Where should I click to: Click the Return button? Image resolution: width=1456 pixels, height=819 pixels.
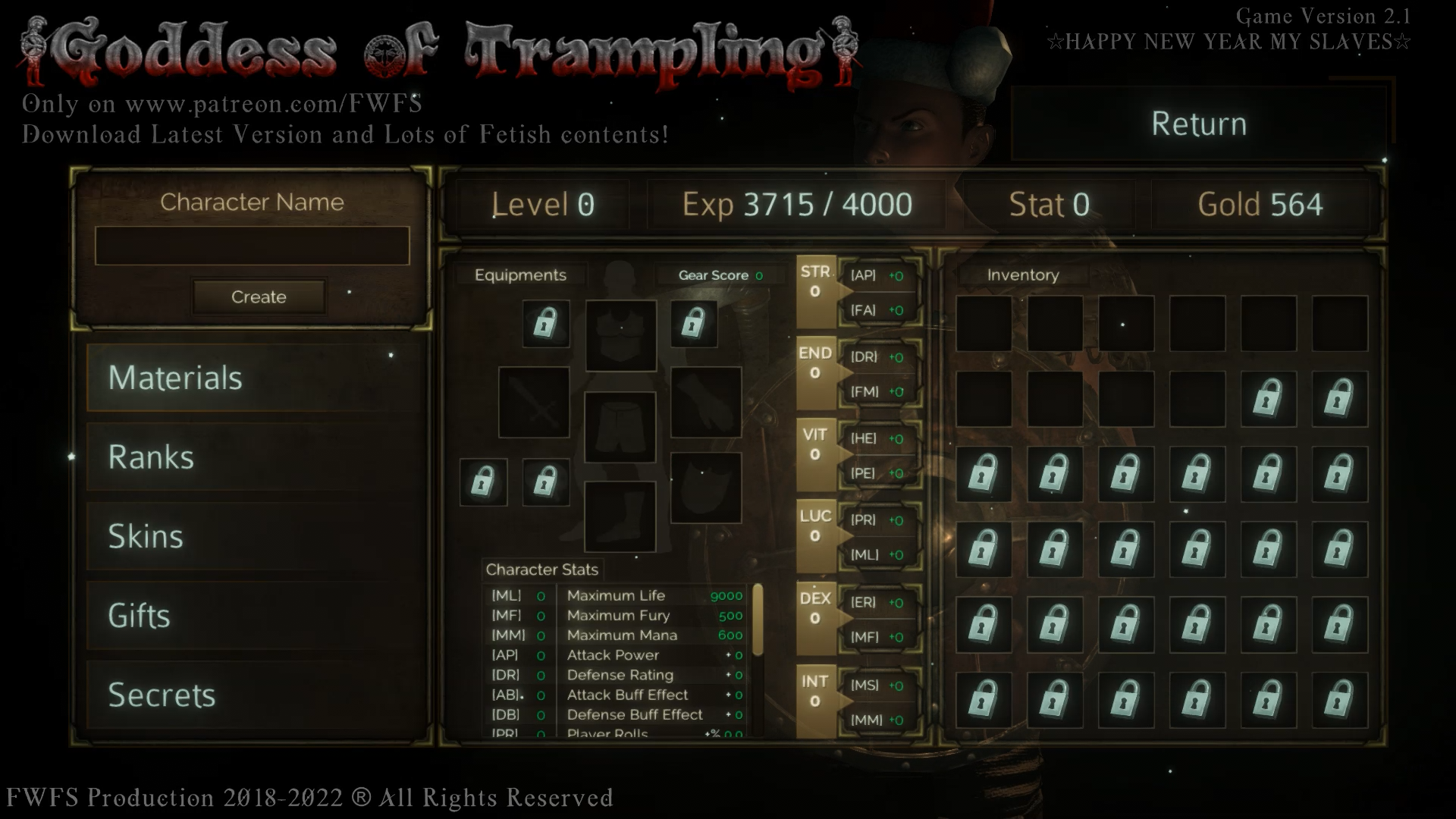[x=1198, y=124]
